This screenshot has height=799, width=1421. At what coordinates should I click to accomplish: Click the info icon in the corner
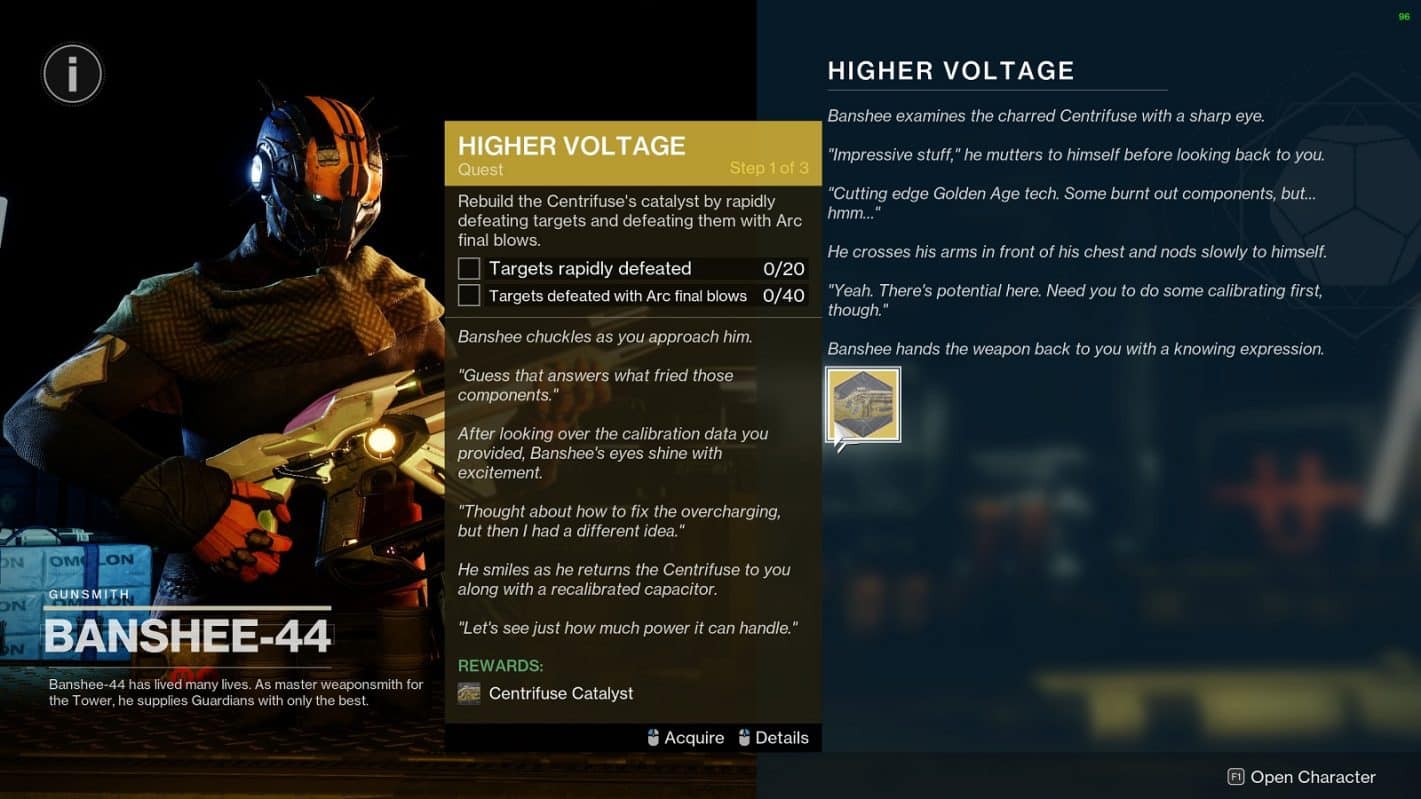(x=72, y=73)
